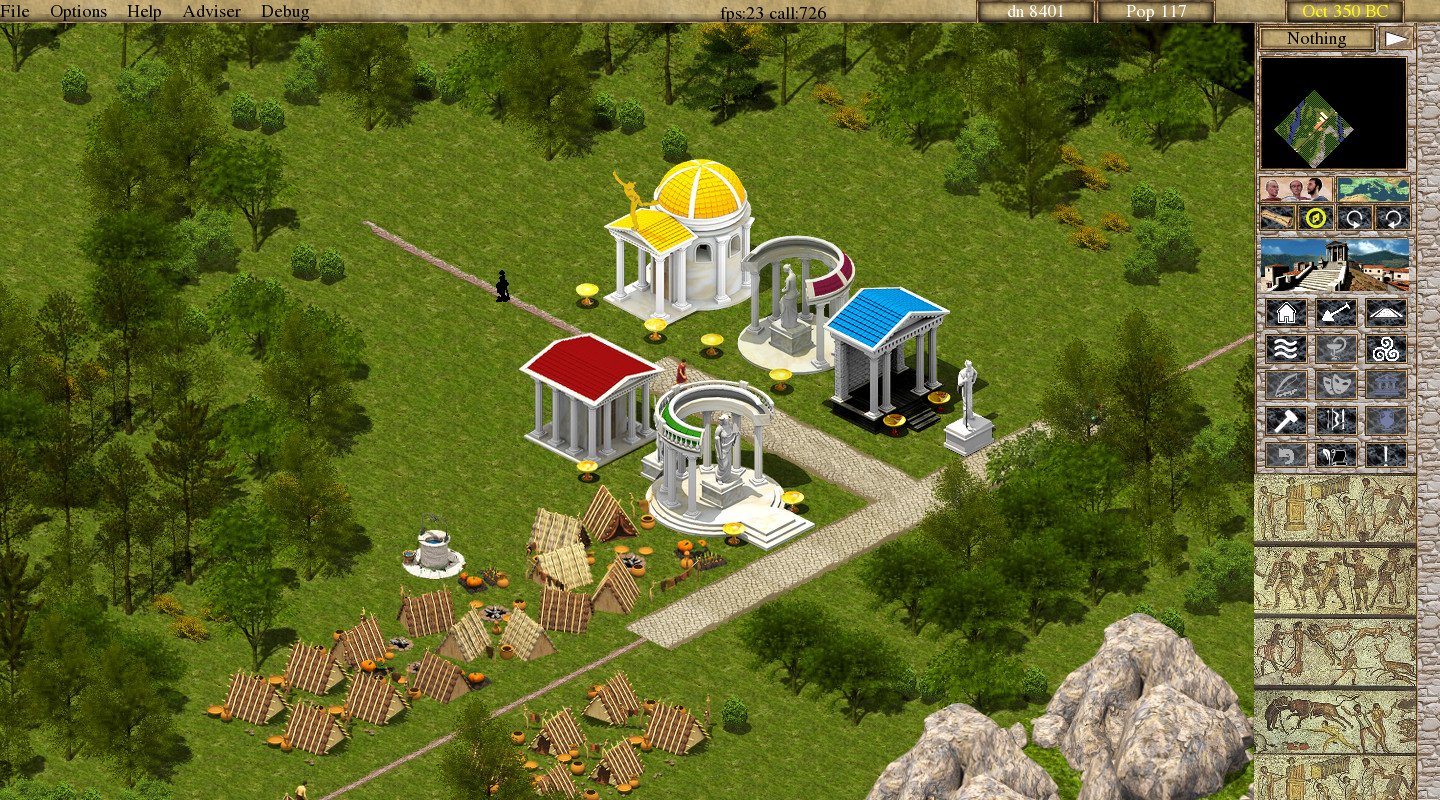Undo the last construction action
The width and height of the screenshot is (1440, 800).
(1285, 455)
